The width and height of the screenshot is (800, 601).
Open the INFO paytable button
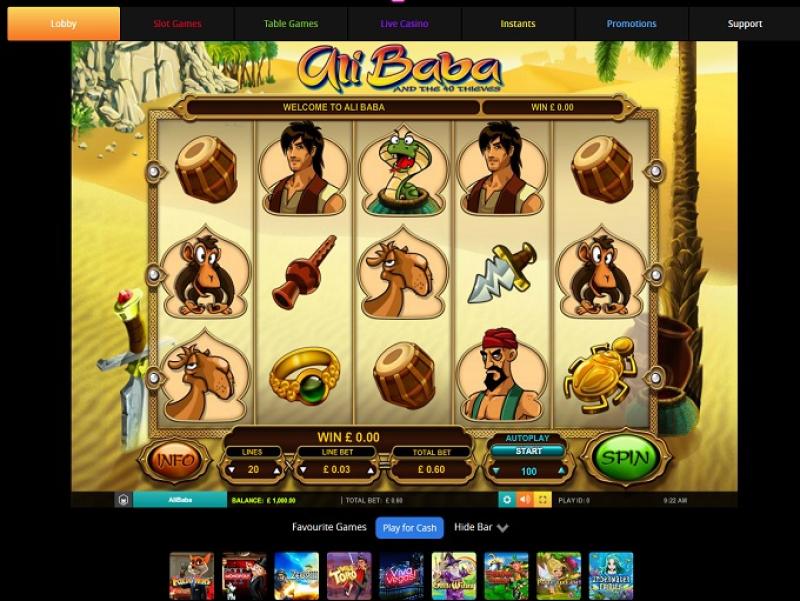point(176,461)
